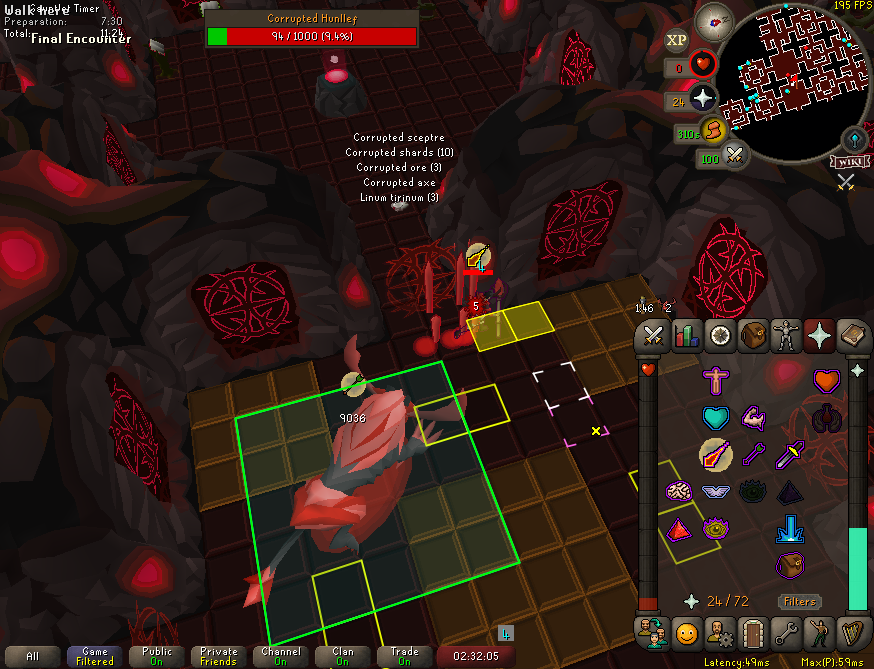The height and width of the screenshot is (669, 874).
Task: Switch to the Skills tab
Action: click(x=686, y=336)
